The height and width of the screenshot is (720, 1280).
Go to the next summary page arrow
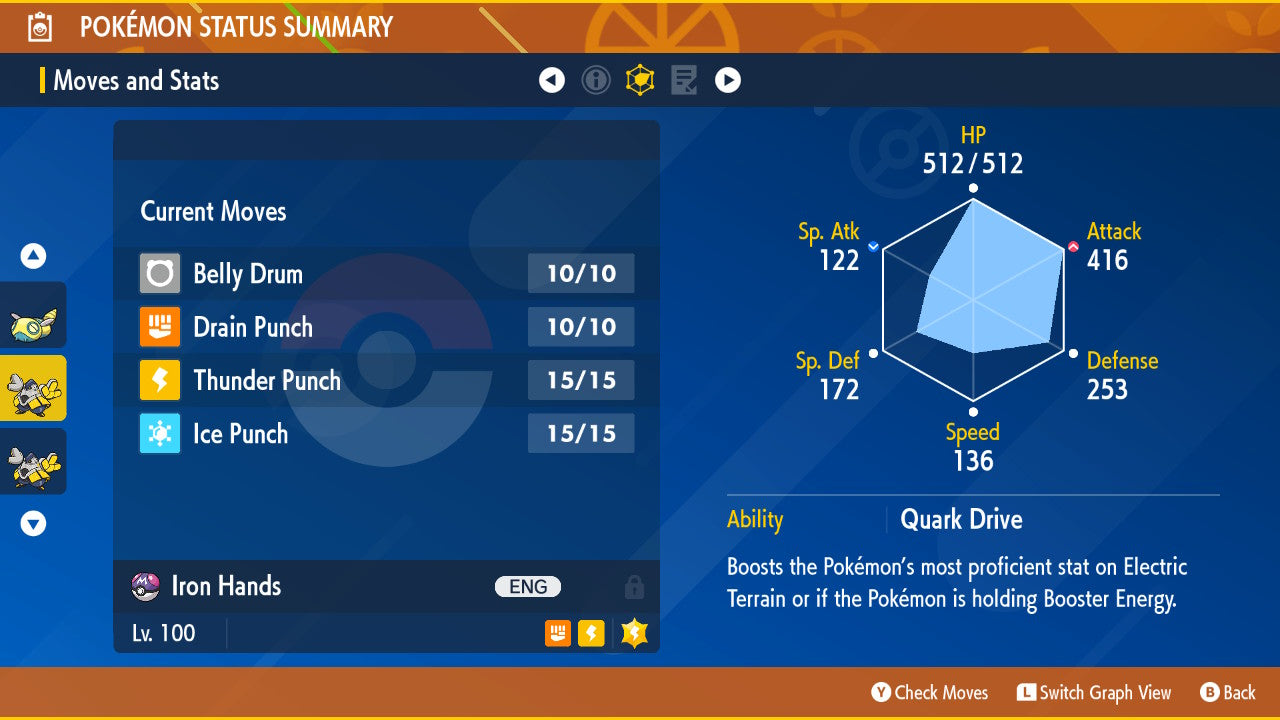(728, 80)
